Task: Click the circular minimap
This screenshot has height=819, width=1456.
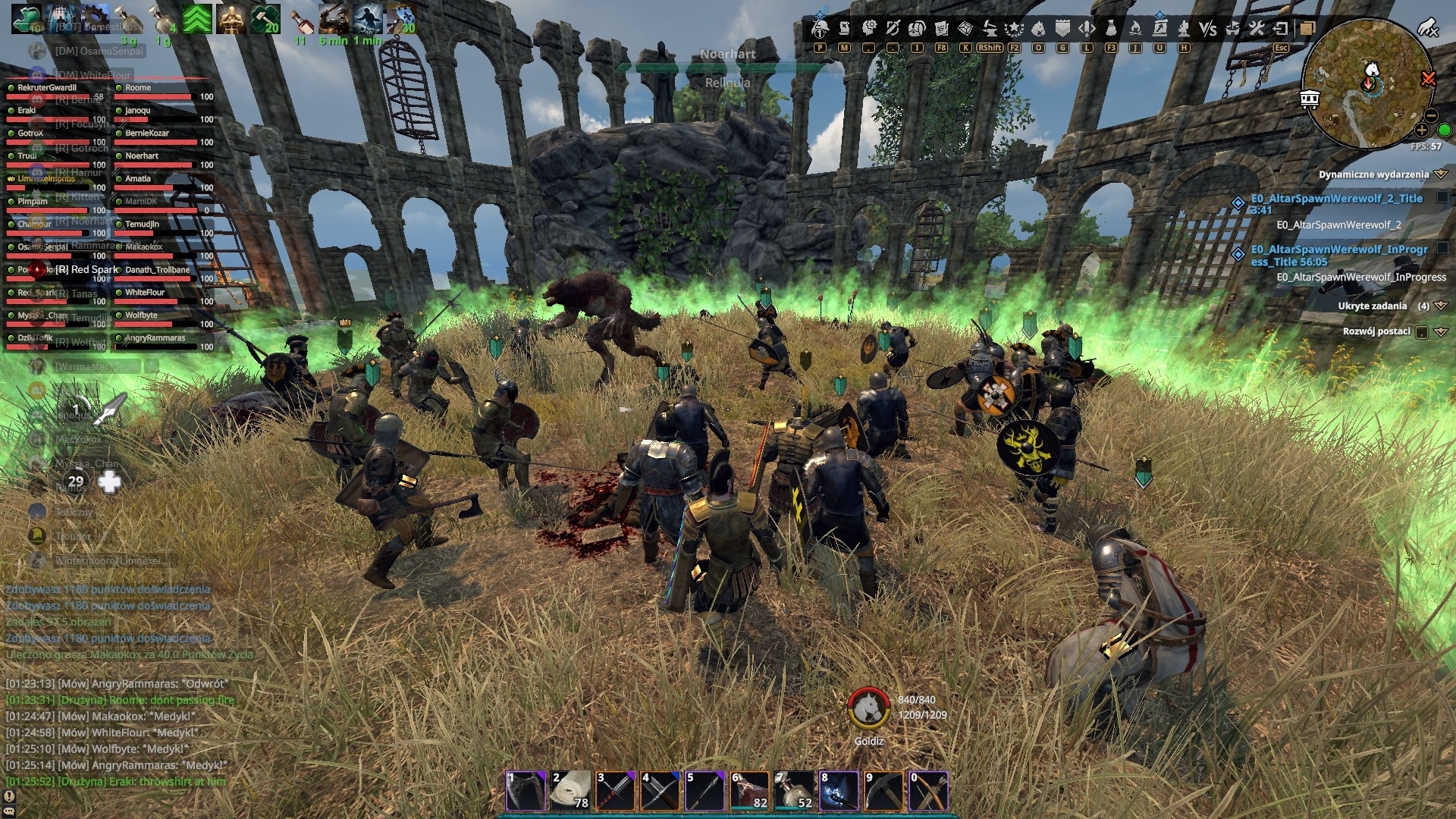Action: click(1365, 83)
